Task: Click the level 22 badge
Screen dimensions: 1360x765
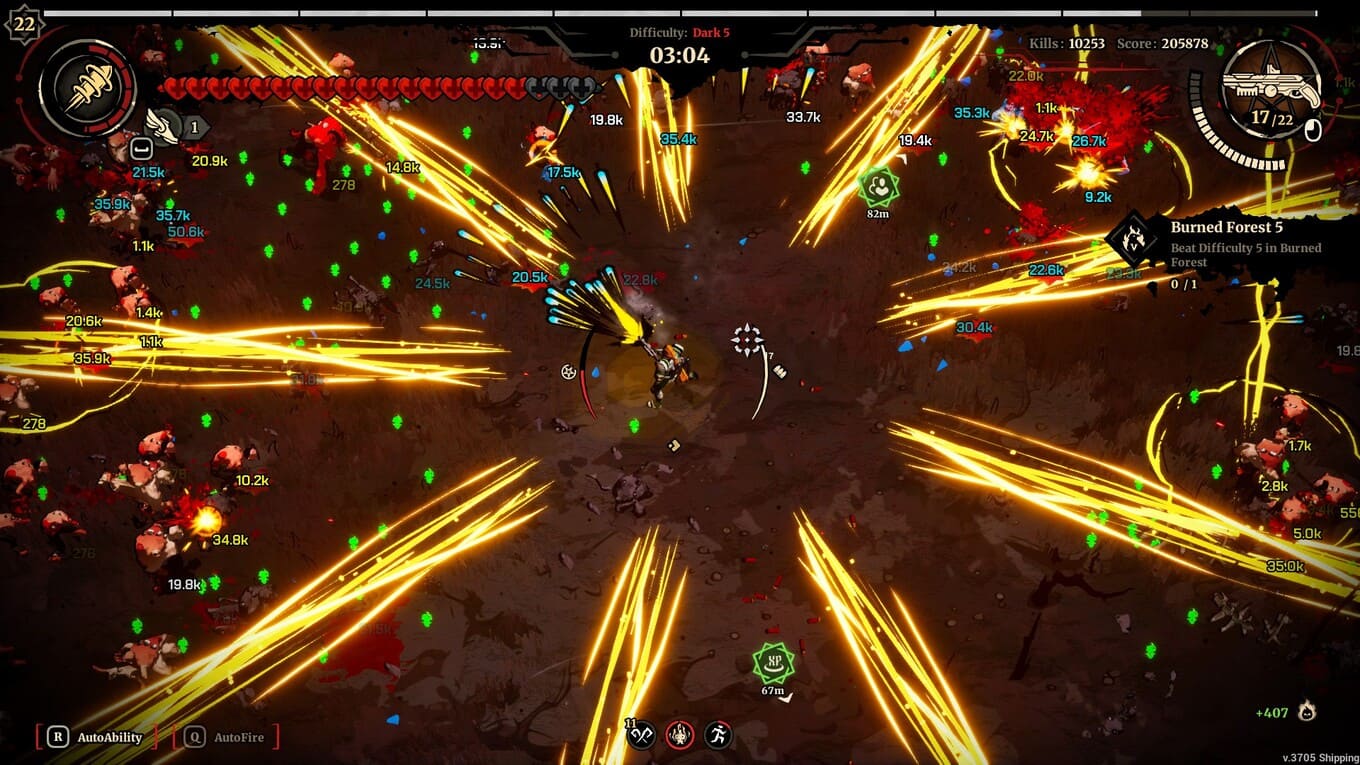Action: pyautogui.click(x=23, y=23)
